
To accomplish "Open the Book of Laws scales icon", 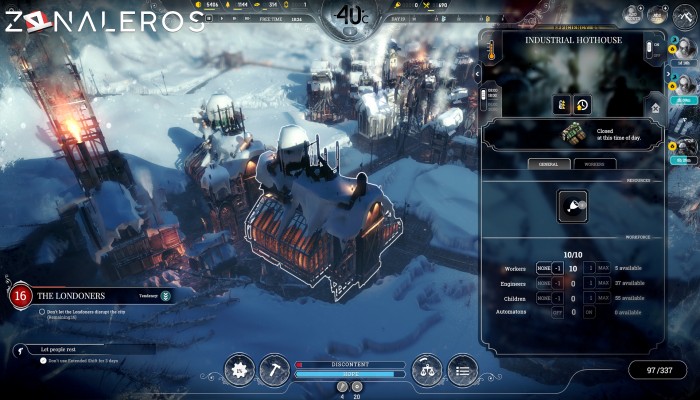I will (426, 370).
